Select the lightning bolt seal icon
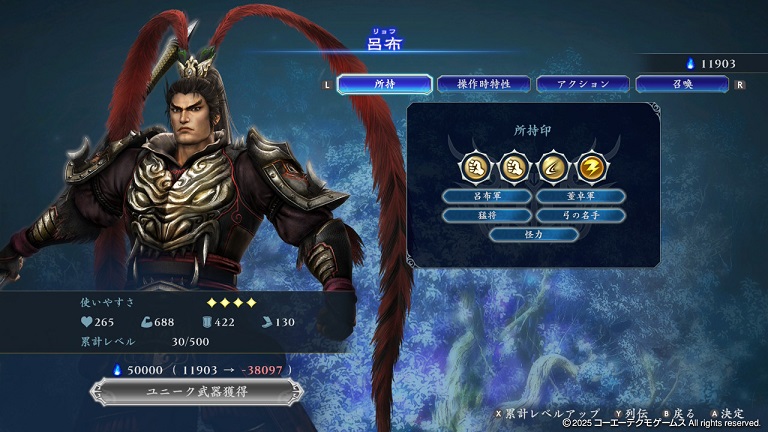The height and width of the screenshot is (432, 768). 592,167
